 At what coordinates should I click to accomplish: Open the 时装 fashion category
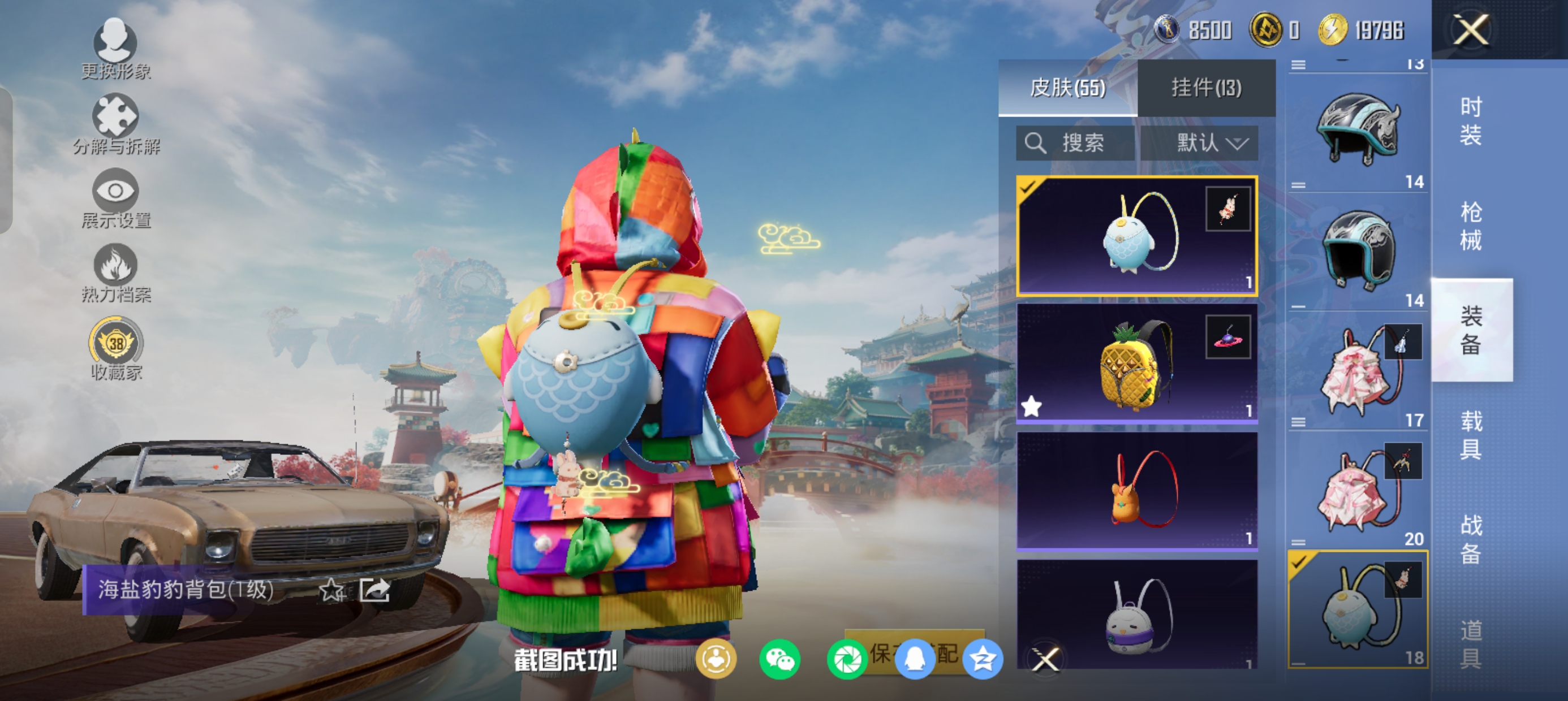pyautogui.click(x=1471, y=122)
